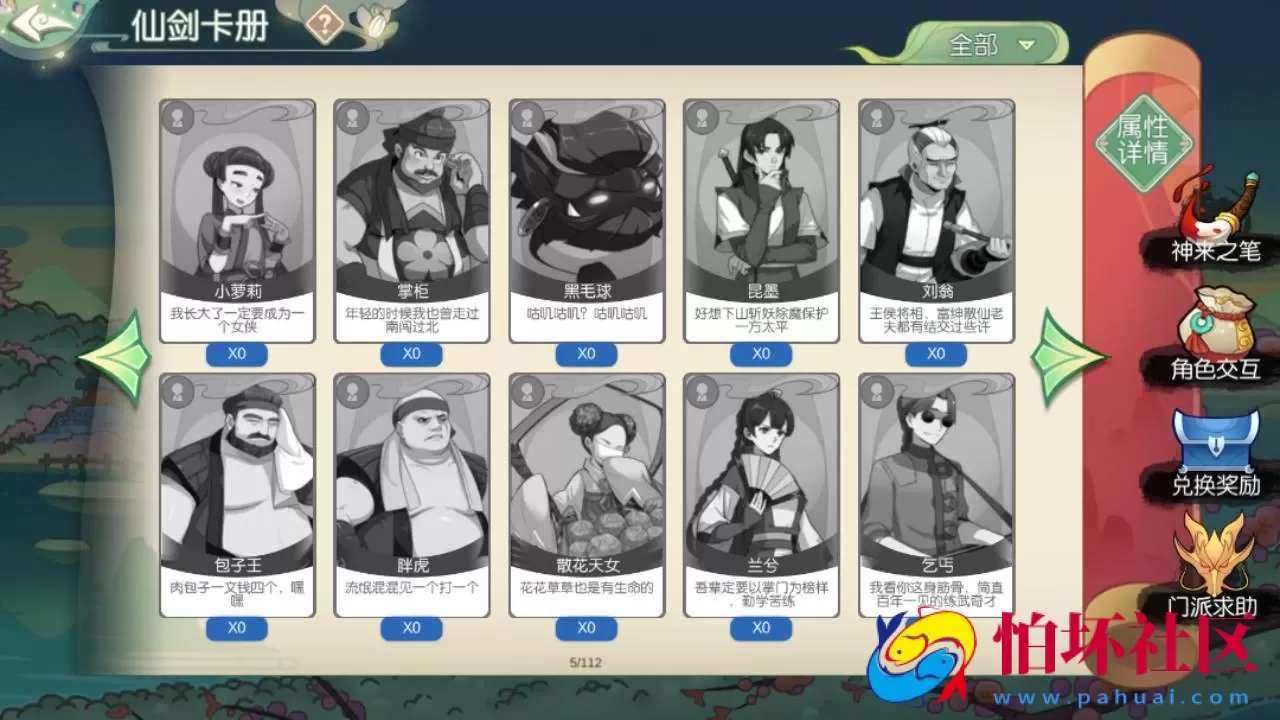
Task: Open 神来之笔 brush feature
Action: pos(1215,220)
